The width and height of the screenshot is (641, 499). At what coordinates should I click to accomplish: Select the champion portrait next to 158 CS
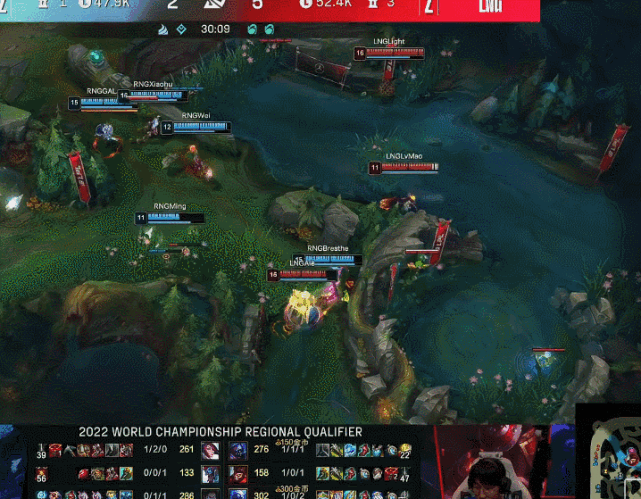coord(238,473)
